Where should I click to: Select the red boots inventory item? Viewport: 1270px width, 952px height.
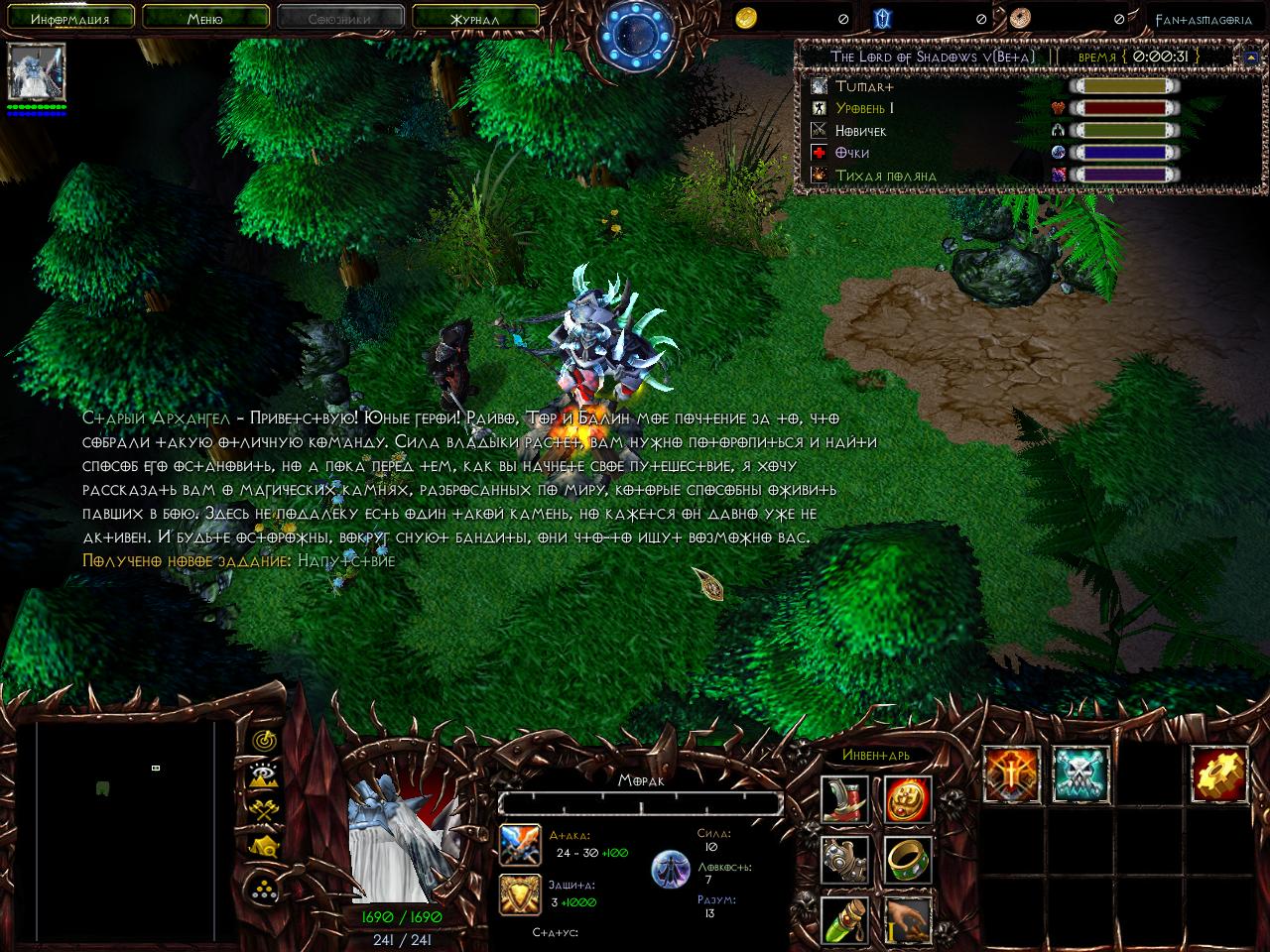(845, 799)
